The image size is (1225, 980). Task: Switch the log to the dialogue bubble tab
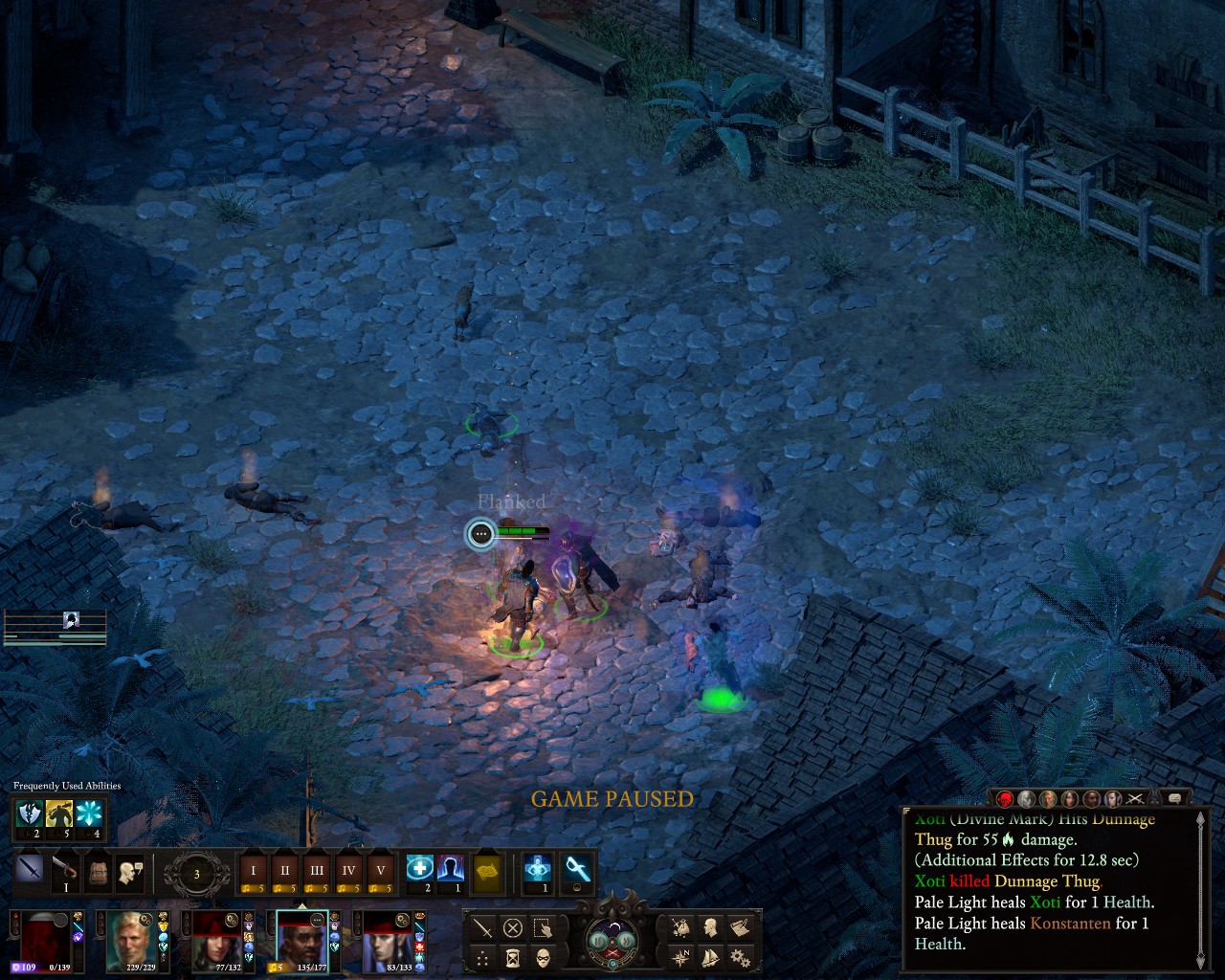(x=1174, y=798)
